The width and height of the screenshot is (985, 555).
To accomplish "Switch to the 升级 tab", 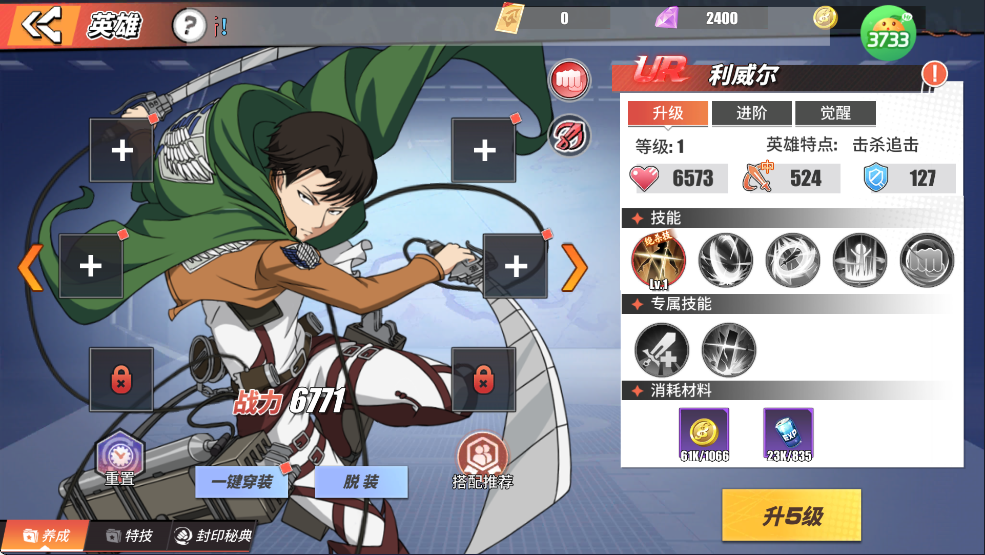I will tap(666, 113).
